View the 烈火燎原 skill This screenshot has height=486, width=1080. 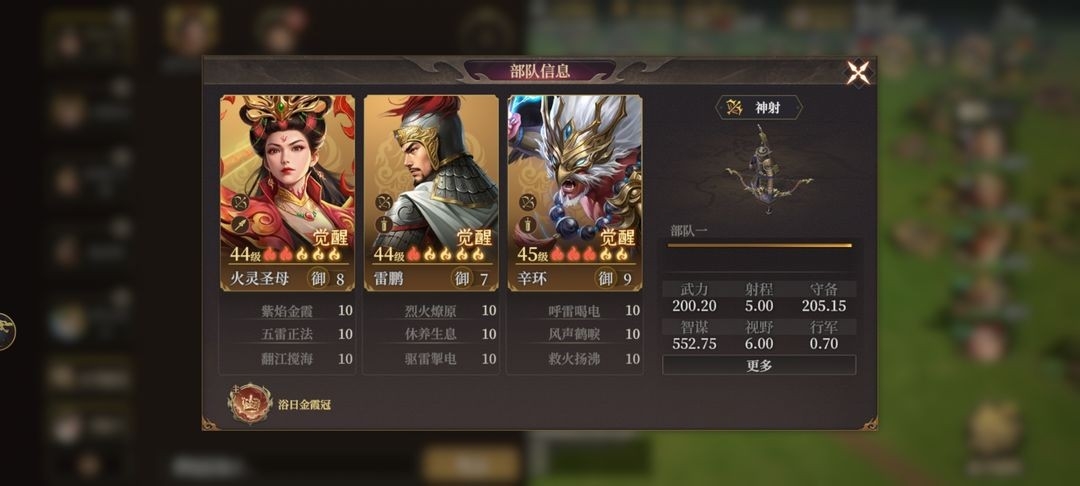(431, 311)
